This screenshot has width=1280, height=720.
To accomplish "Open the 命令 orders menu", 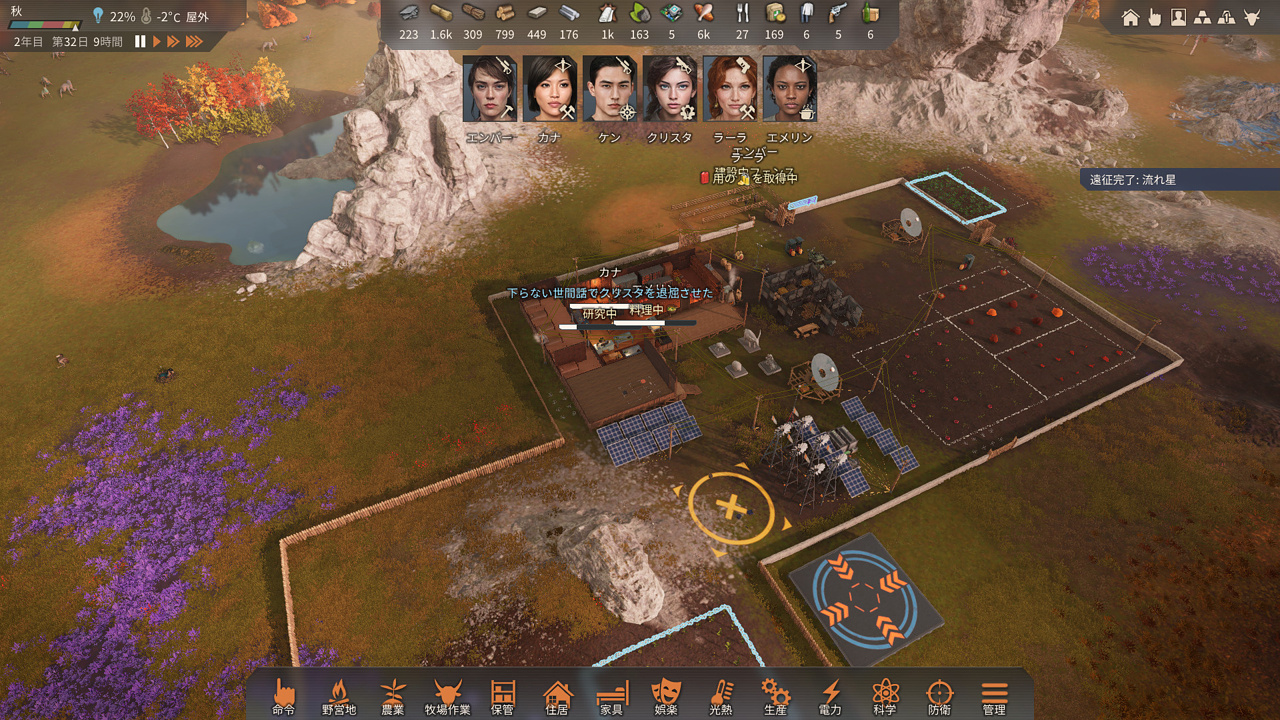I will pyautogui.click(x=284, y=695).
